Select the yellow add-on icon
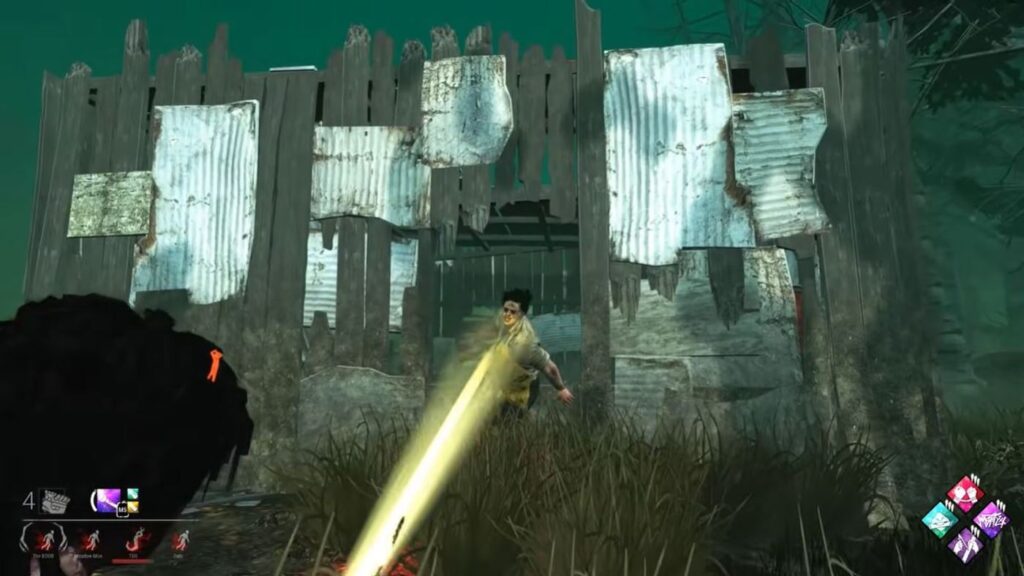Image resolution: width=1024 pixels, height=576 pixels. pyautogui.click(x=131, y=507)
